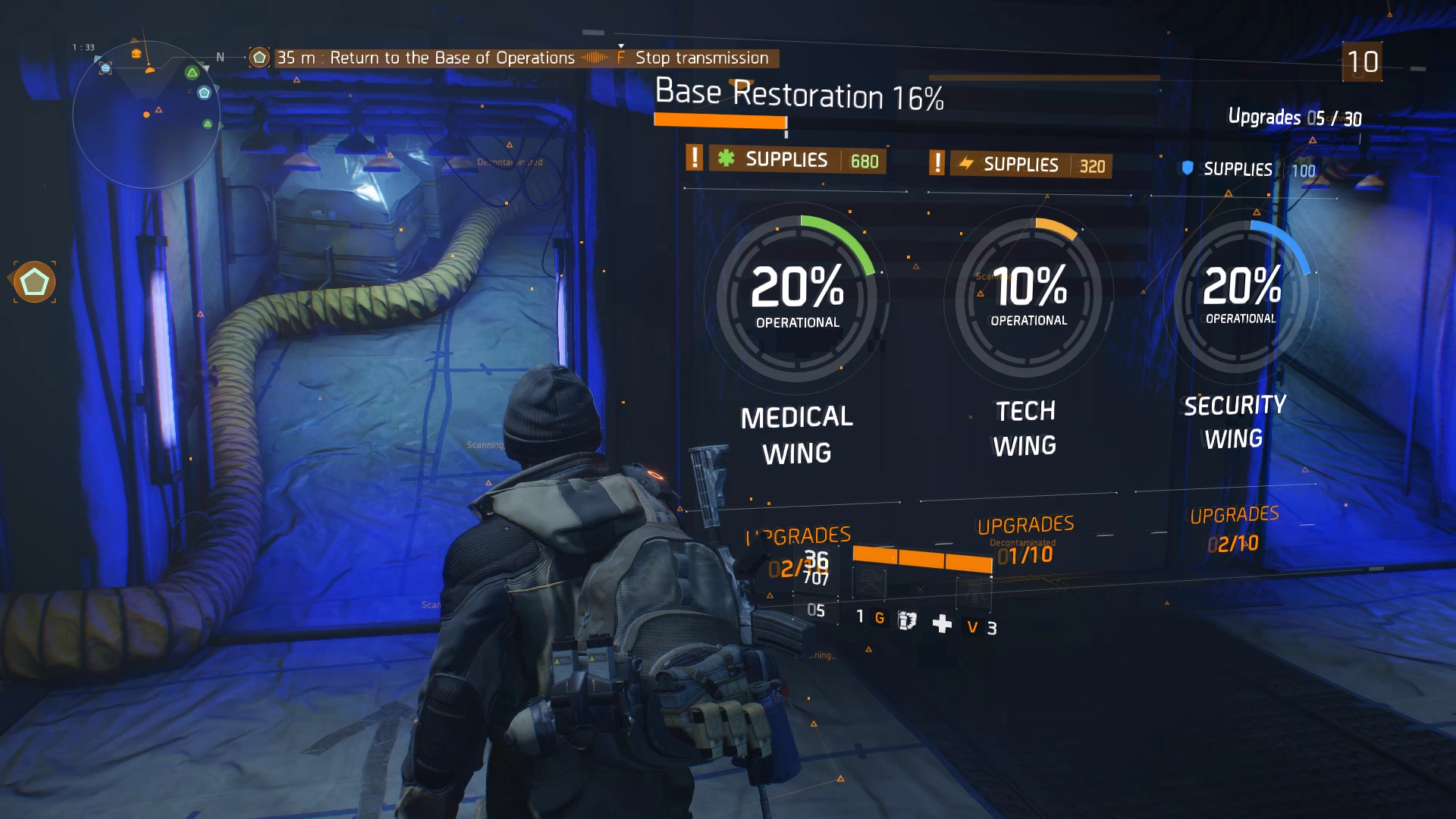Pick the Security Wing 20% operational dial

click(x=1241, y=294)
